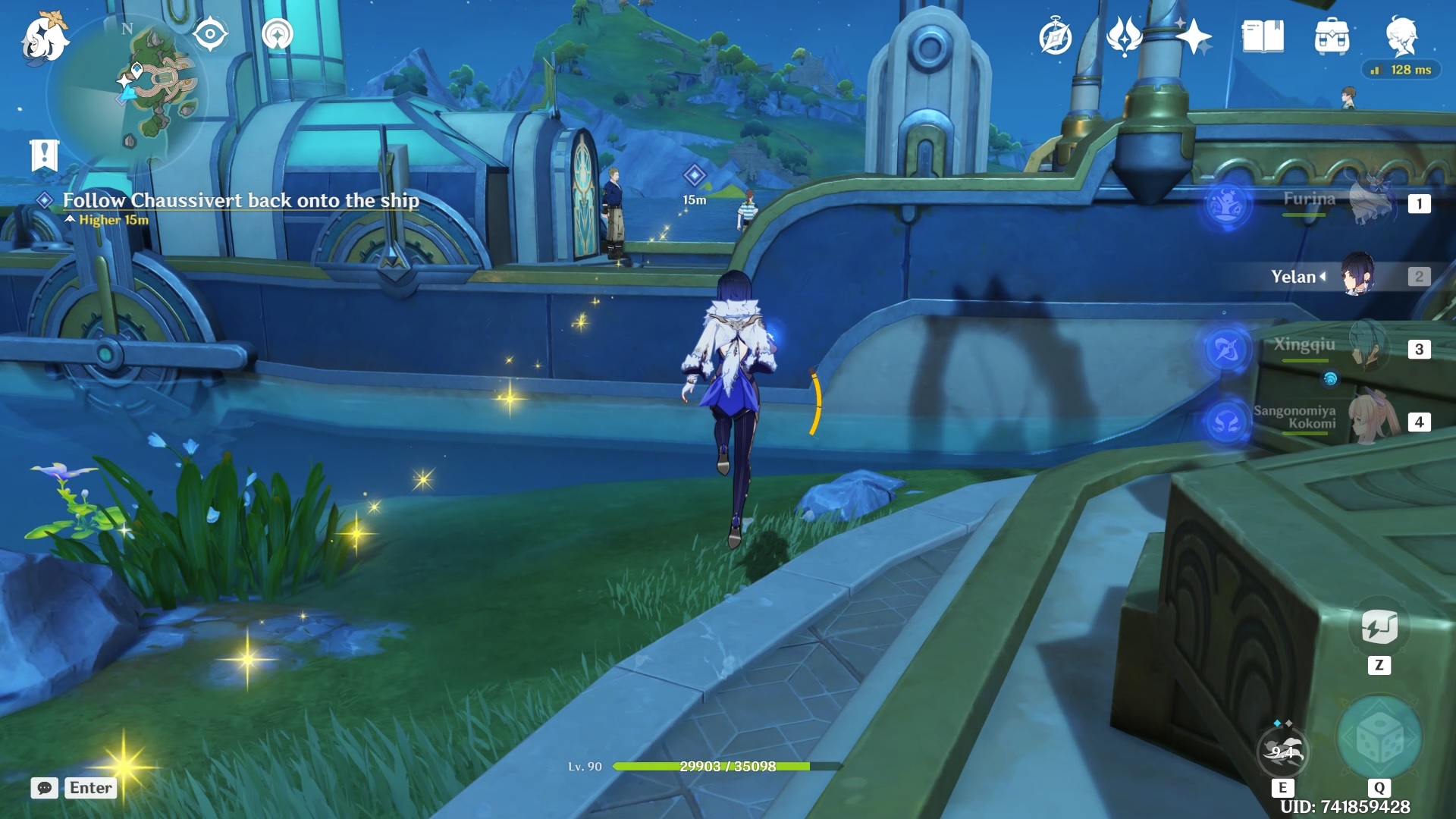Open the quest journal exclamation icon
Viewport: 1456px width, 819px height.
44,155
